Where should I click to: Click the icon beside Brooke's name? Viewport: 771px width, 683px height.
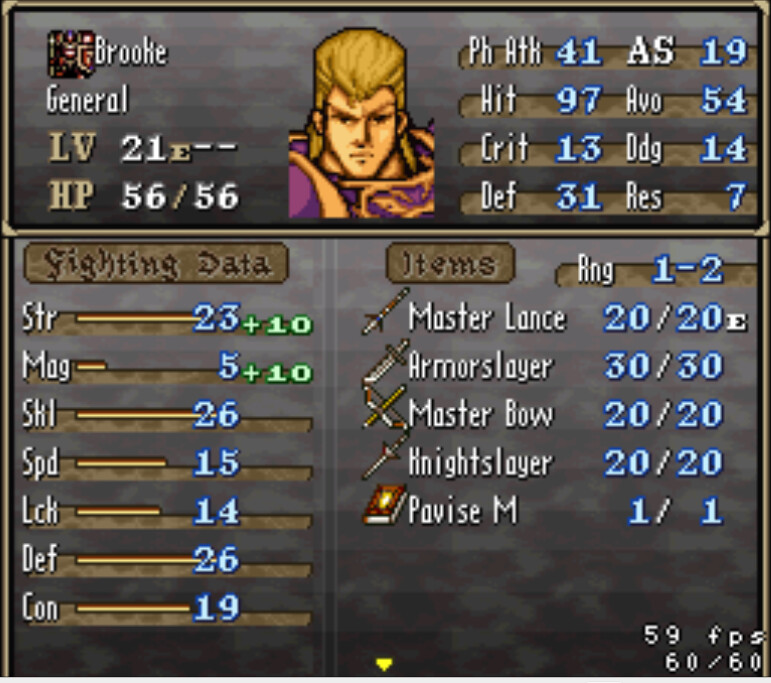click(x=69, y=54)
